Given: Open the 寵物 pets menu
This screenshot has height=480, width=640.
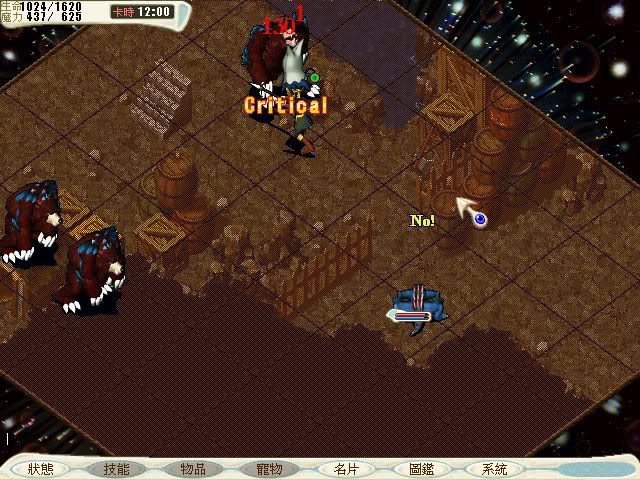Looking at the screenshot, I should [x=269, y=468].
